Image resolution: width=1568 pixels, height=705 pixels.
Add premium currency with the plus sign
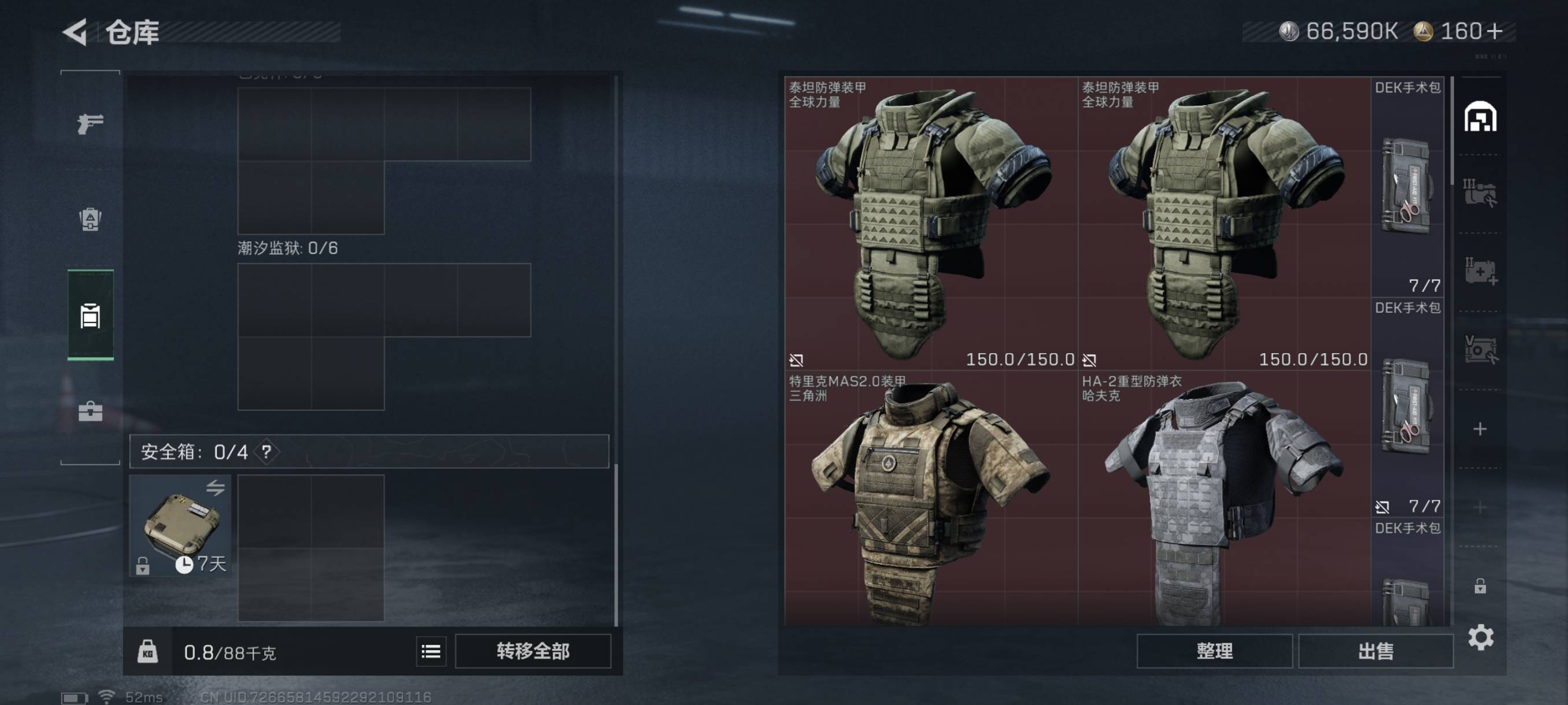(1495, 31)
